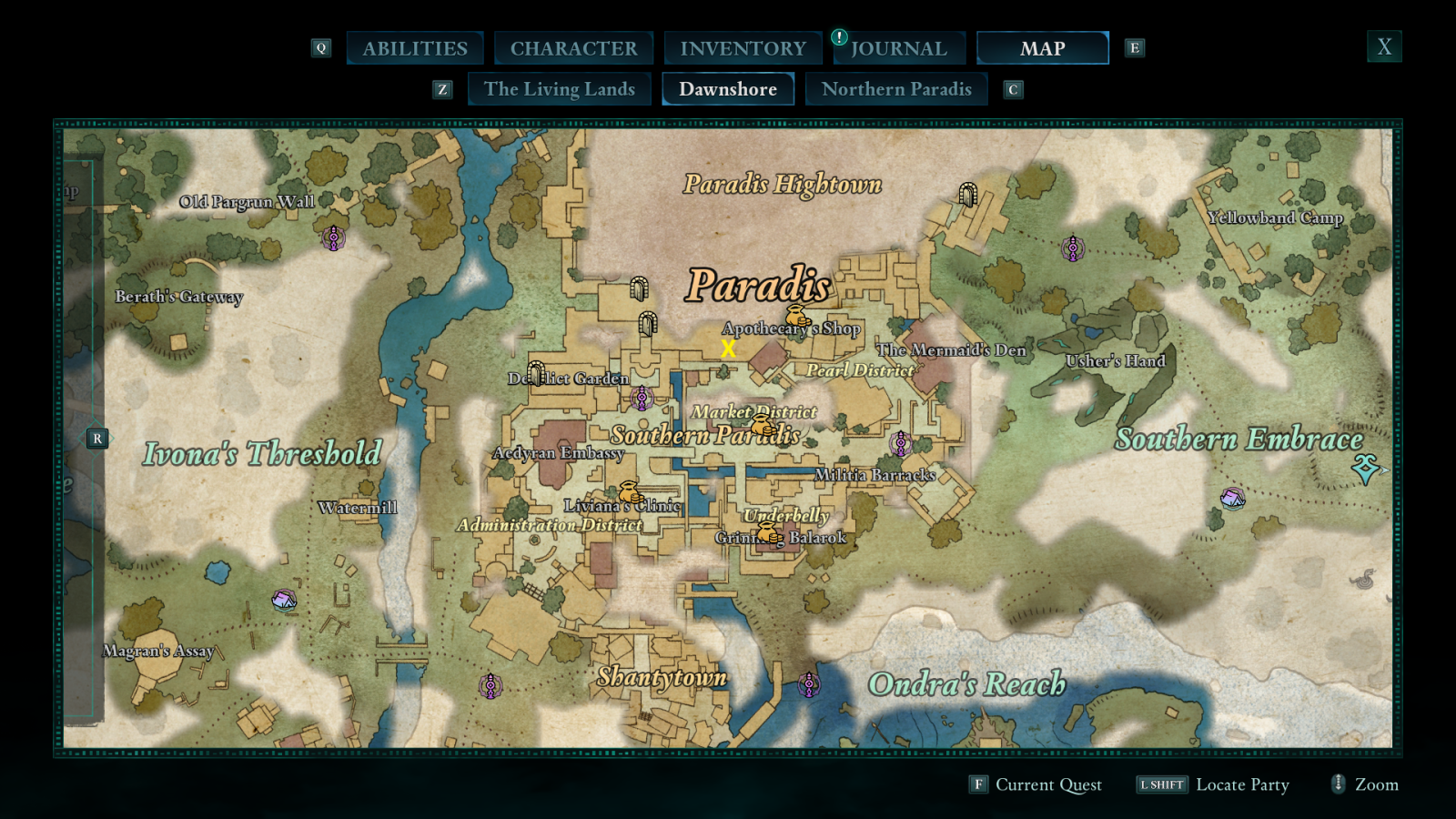Screen dimensions: 1456x819
Task: Click the tent campsite icon near Magran's Assay
Action: click(283, 598)
